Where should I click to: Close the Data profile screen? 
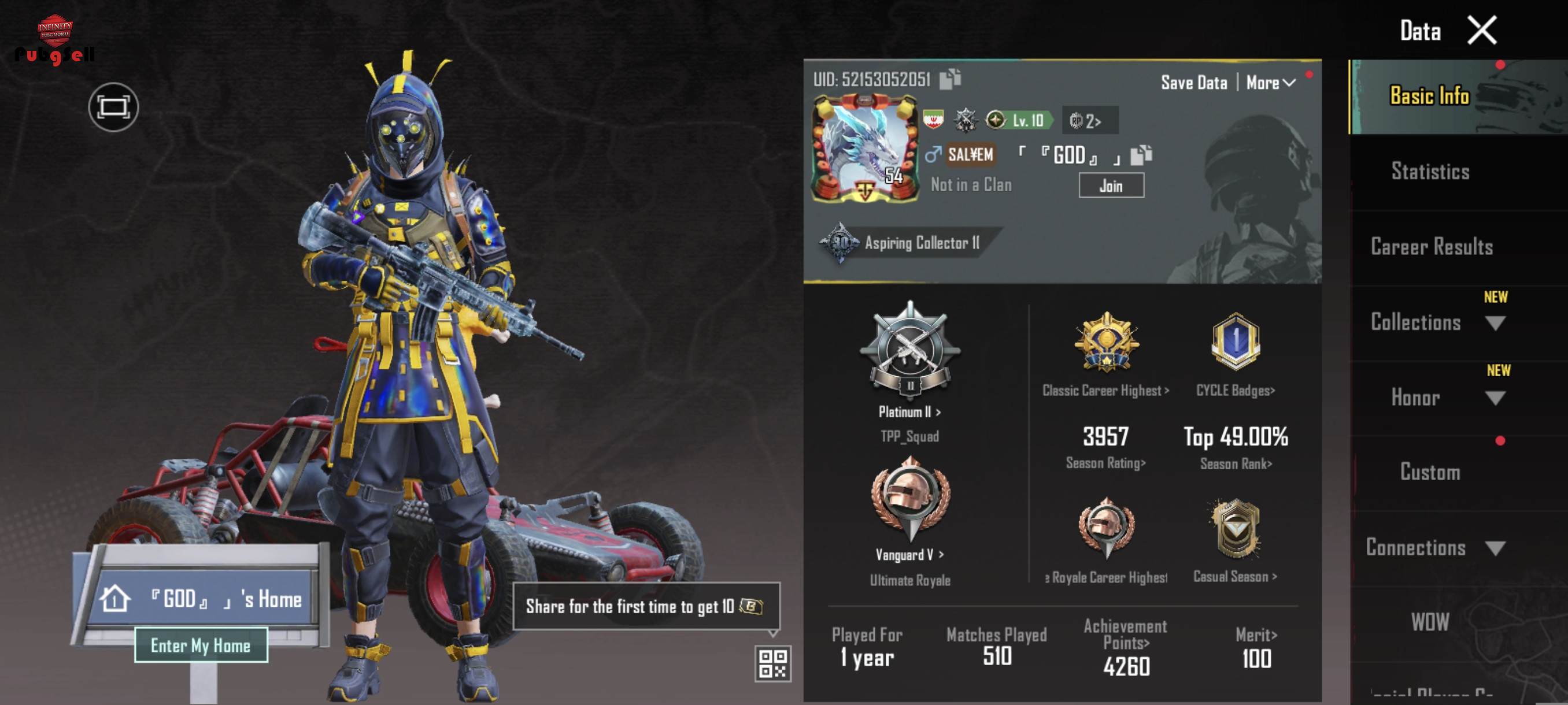[x=1482, y=31]
